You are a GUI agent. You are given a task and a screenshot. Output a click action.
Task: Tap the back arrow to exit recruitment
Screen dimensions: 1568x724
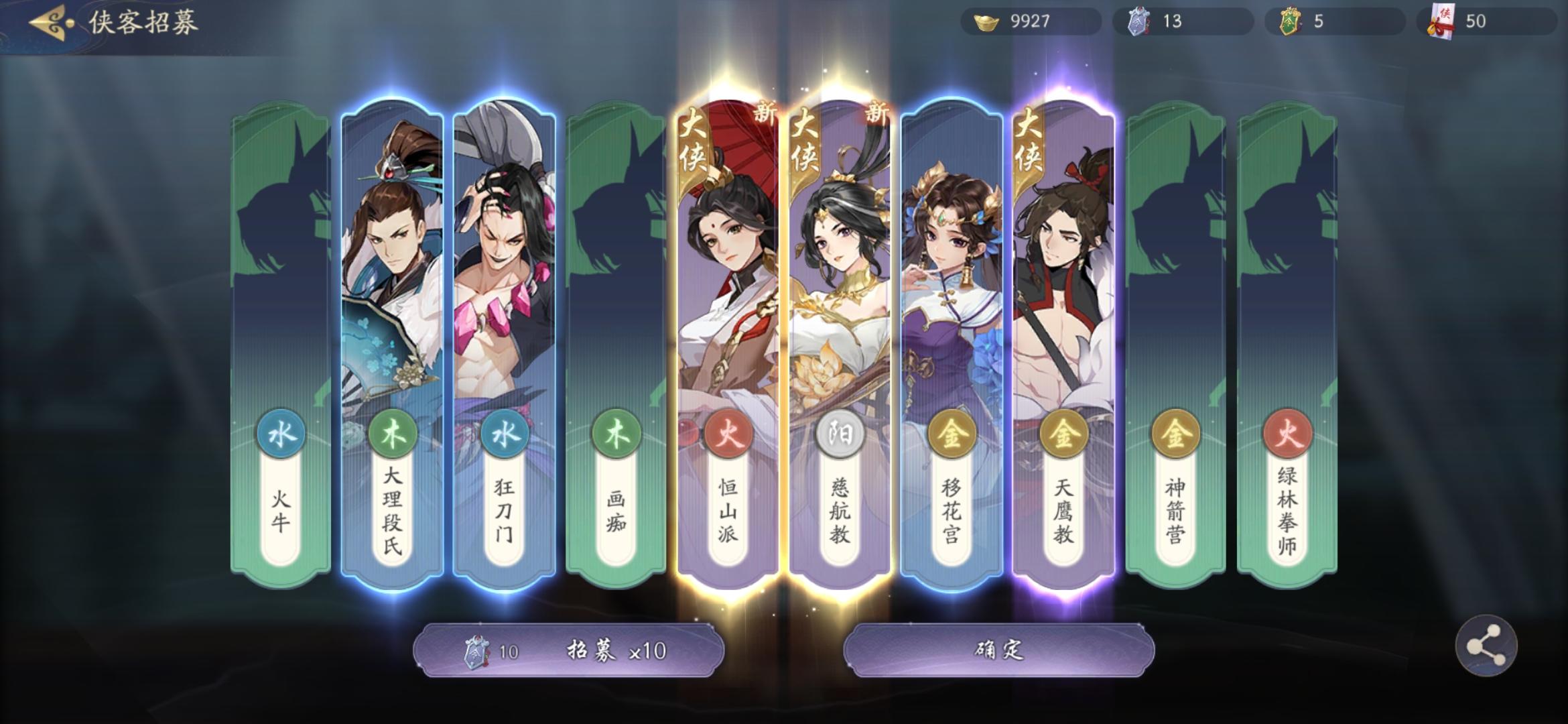47,21
